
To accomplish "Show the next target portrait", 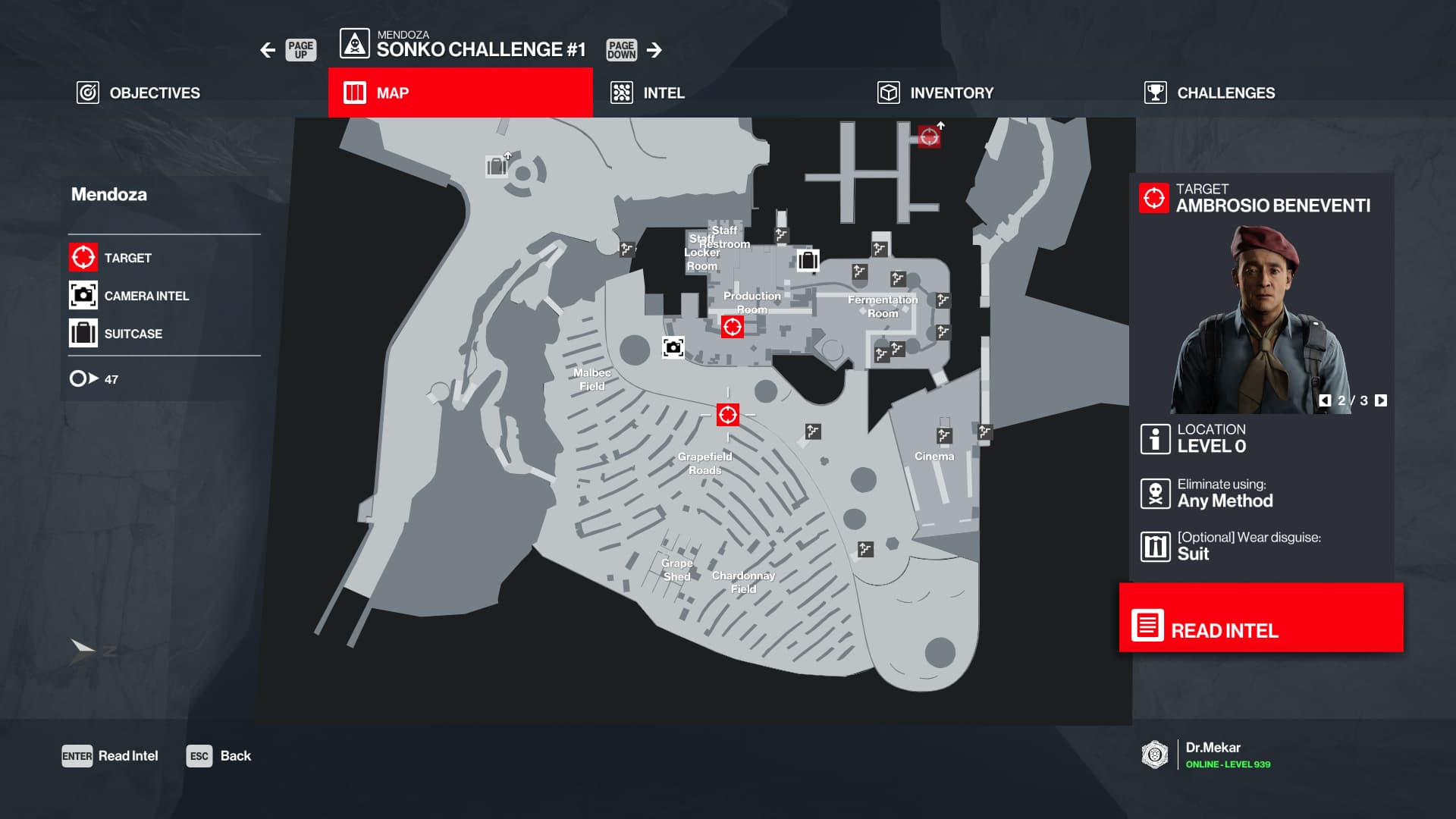I will (1381, 400).
